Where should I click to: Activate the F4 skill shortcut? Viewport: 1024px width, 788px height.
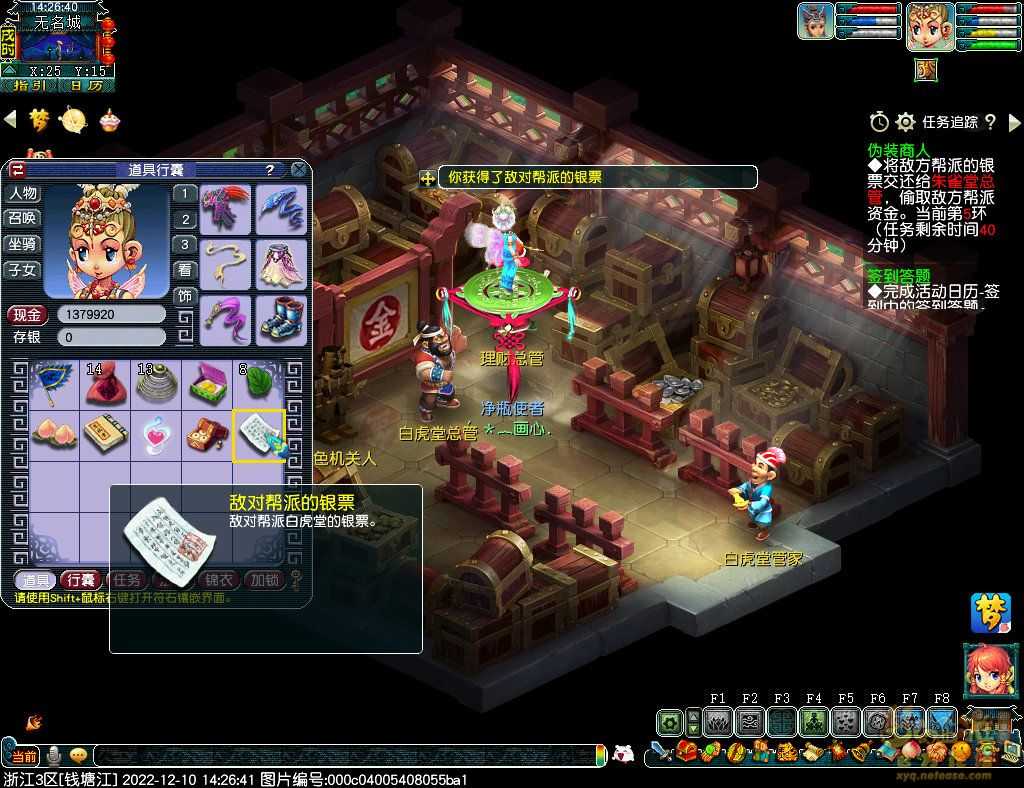pyautogui.click(x=813, y=721)
